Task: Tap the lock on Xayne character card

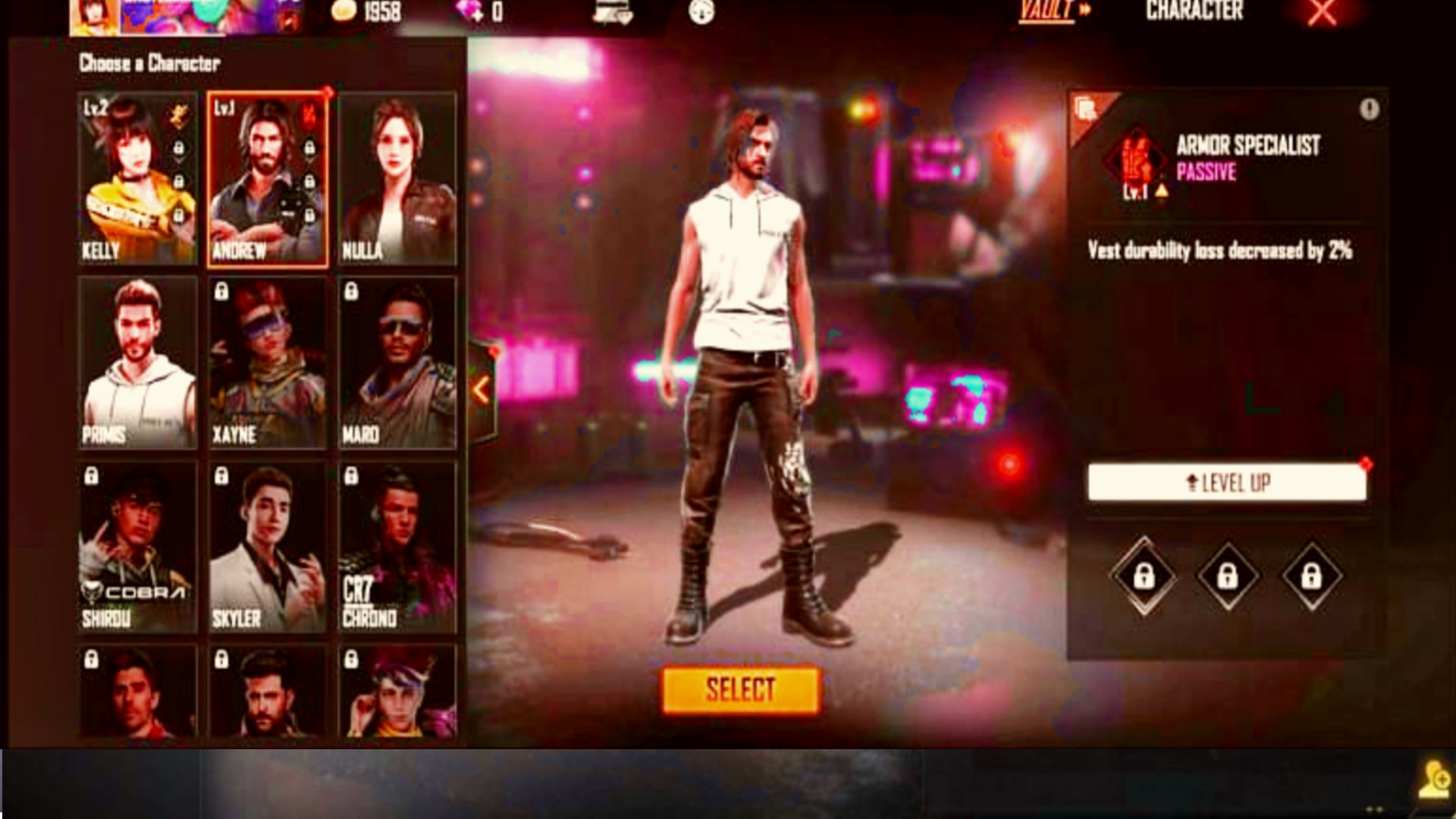Action: pos(222,292)
